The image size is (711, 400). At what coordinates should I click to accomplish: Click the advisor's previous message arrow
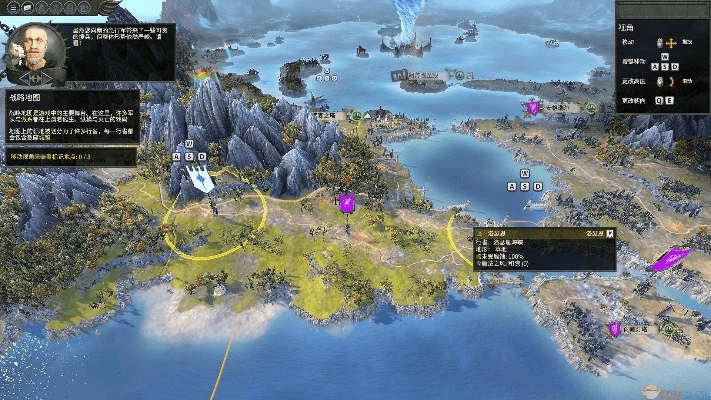[23, 77]
